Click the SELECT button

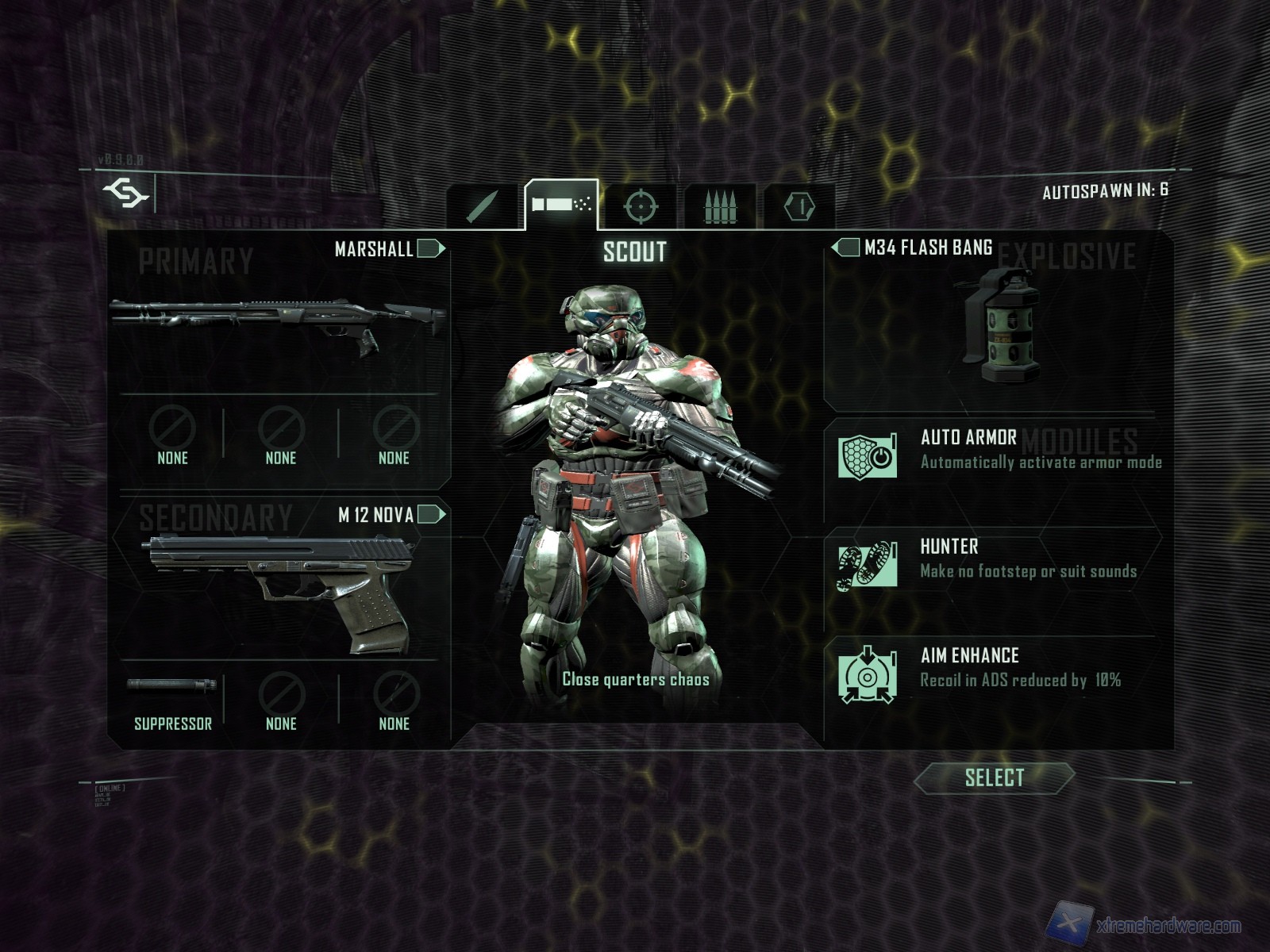coord(994,778)
